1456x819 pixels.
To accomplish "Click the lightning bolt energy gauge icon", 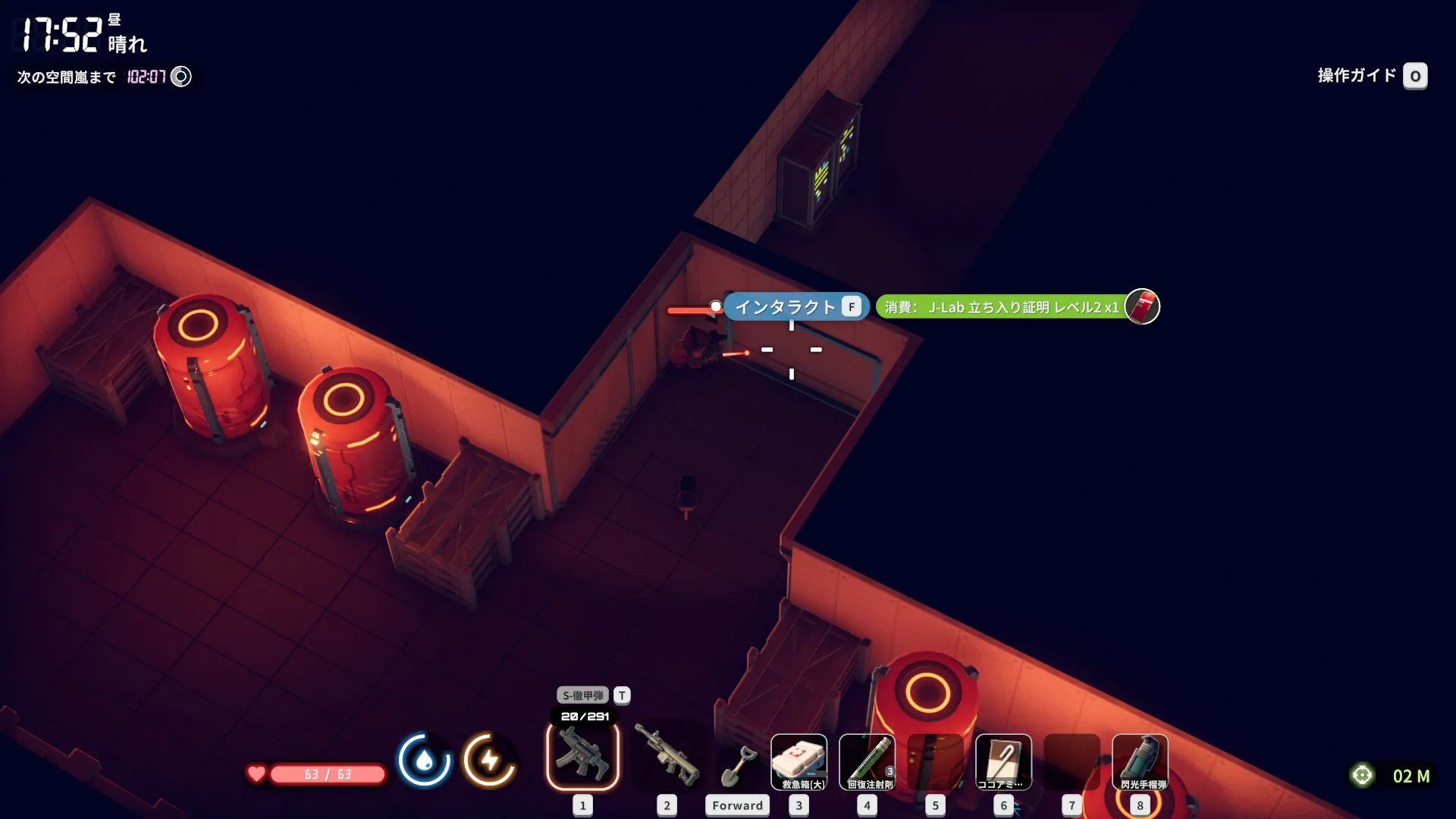I will point(490,759).
